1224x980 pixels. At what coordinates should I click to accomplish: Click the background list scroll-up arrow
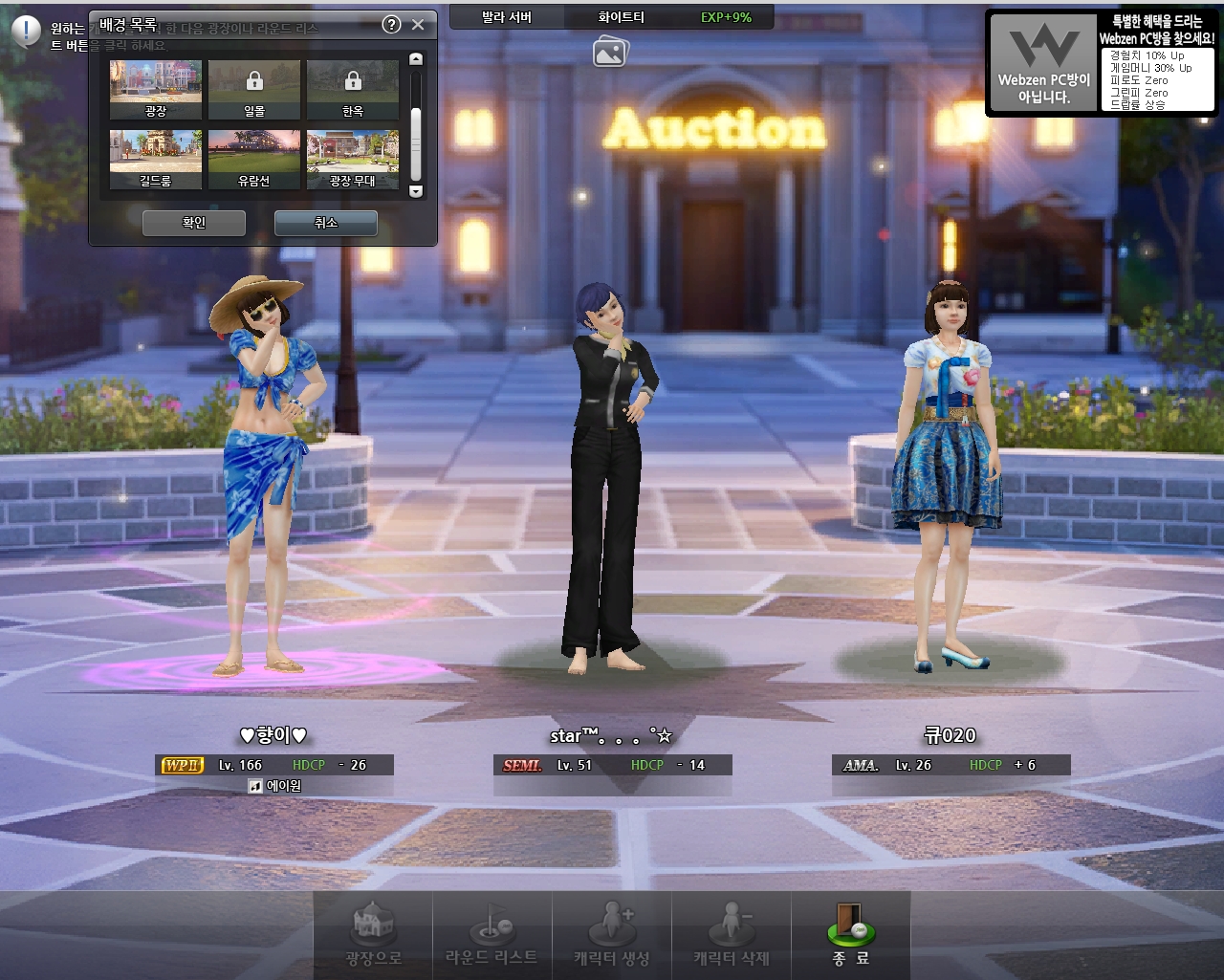pyautogui.click(x=416, y=59)
